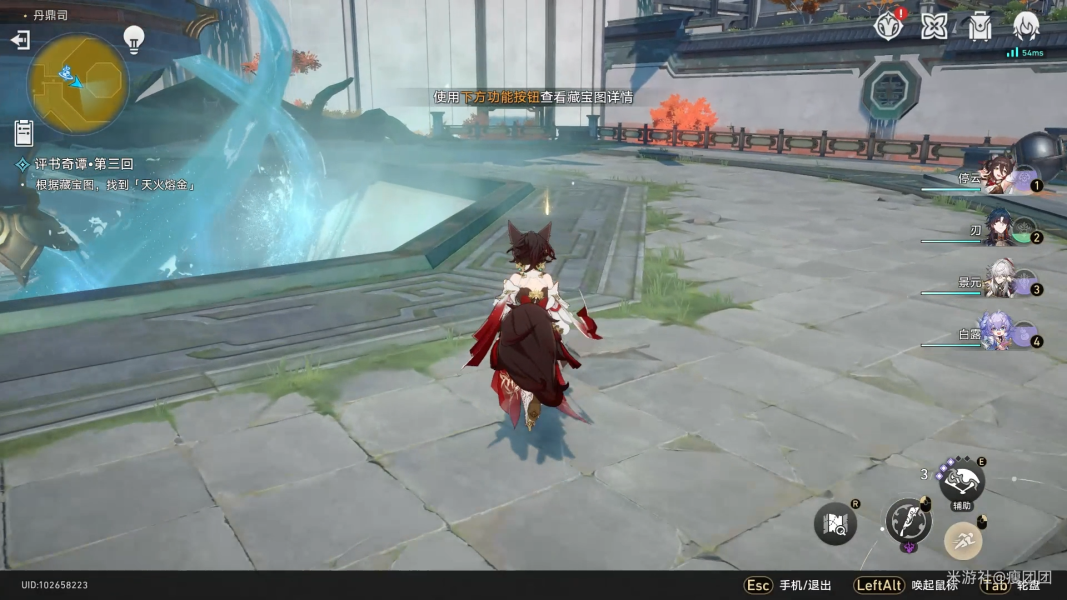Open the four-petal flower menu icon
Viewport: 1067px width, 600px height.
click(934, 26)
